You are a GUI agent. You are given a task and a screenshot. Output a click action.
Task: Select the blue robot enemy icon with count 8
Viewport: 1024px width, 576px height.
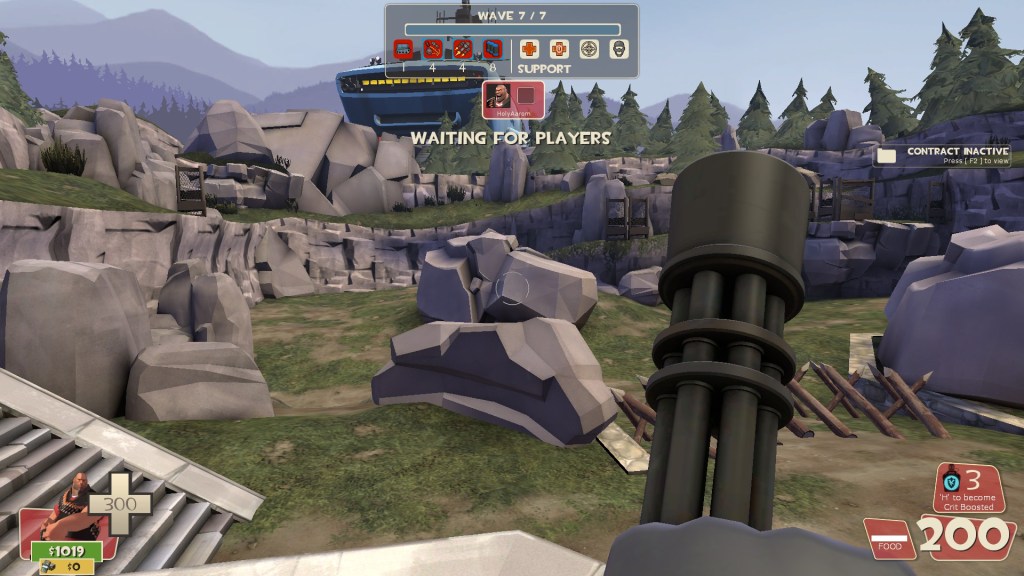[x=491, y=48]
